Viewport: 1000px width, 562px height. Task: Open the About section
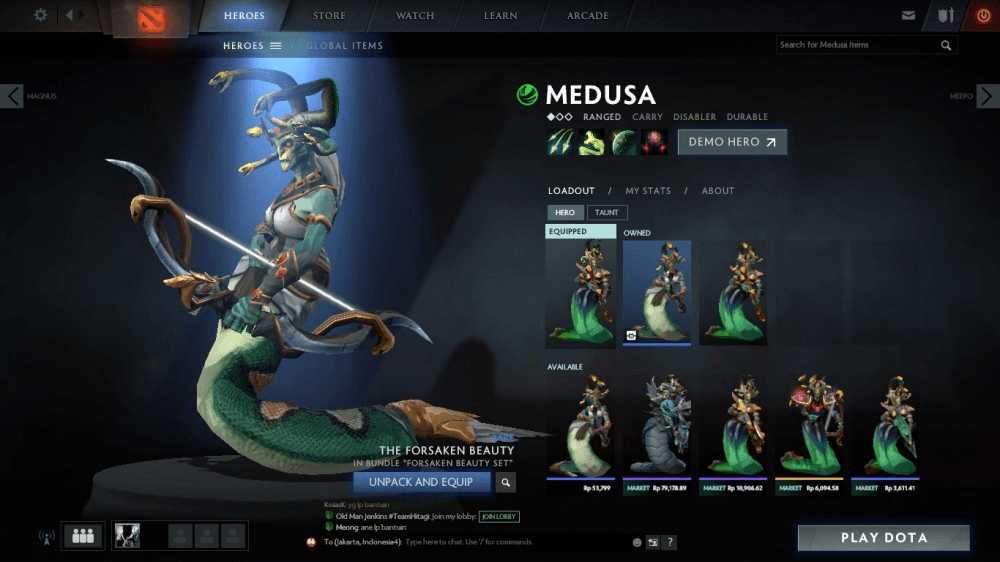[718, 191]
